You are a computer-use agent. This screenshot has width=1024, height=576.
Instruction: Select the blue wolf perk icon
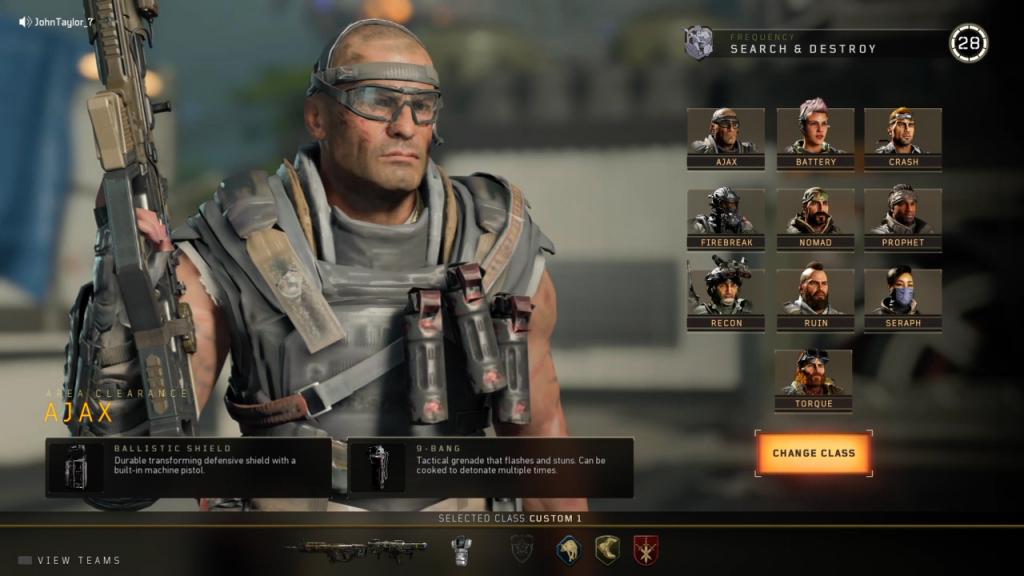tap(569, 549)
